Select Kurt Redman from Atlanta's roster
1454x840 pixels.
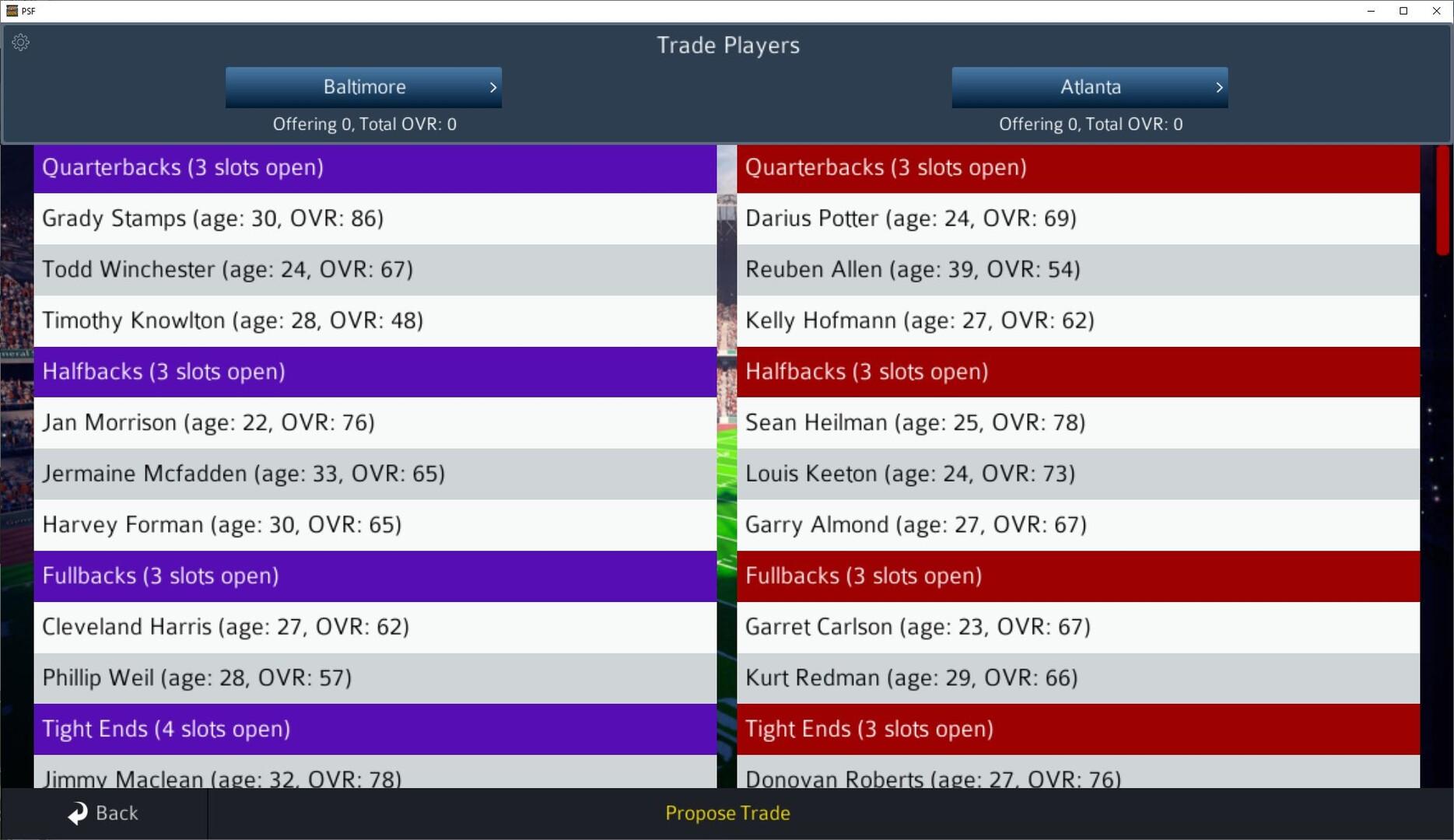(x=1077, y=677)
